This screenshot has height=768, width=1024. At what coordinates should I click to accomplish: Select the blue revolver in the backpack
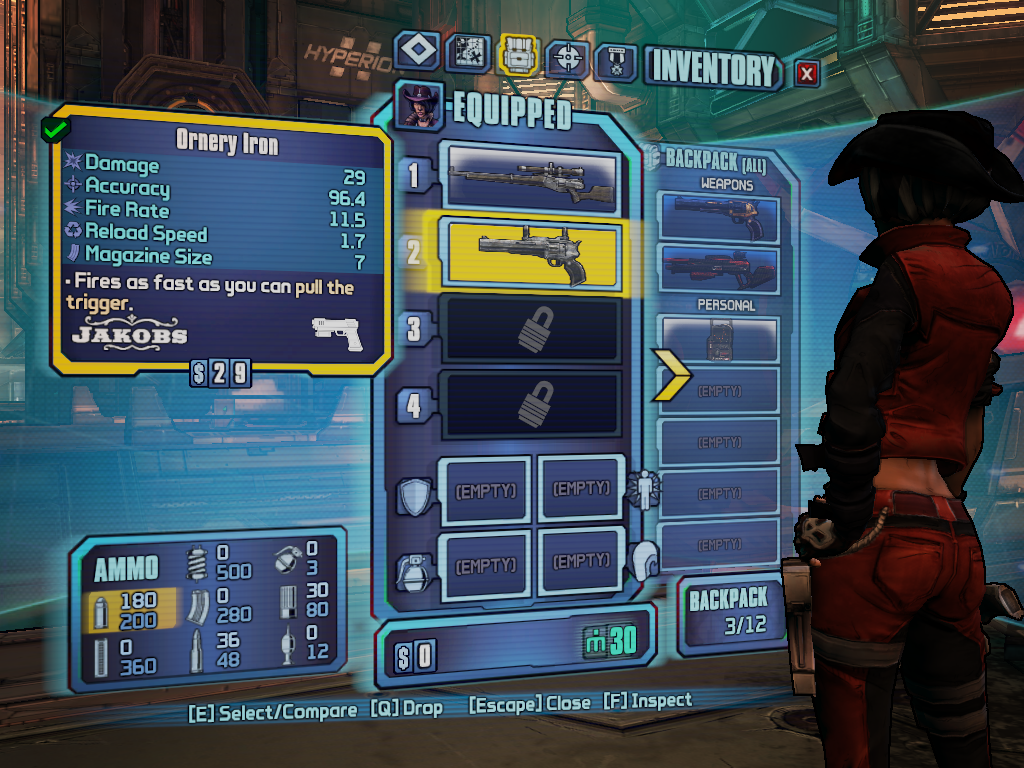click(x=719, y=217)
